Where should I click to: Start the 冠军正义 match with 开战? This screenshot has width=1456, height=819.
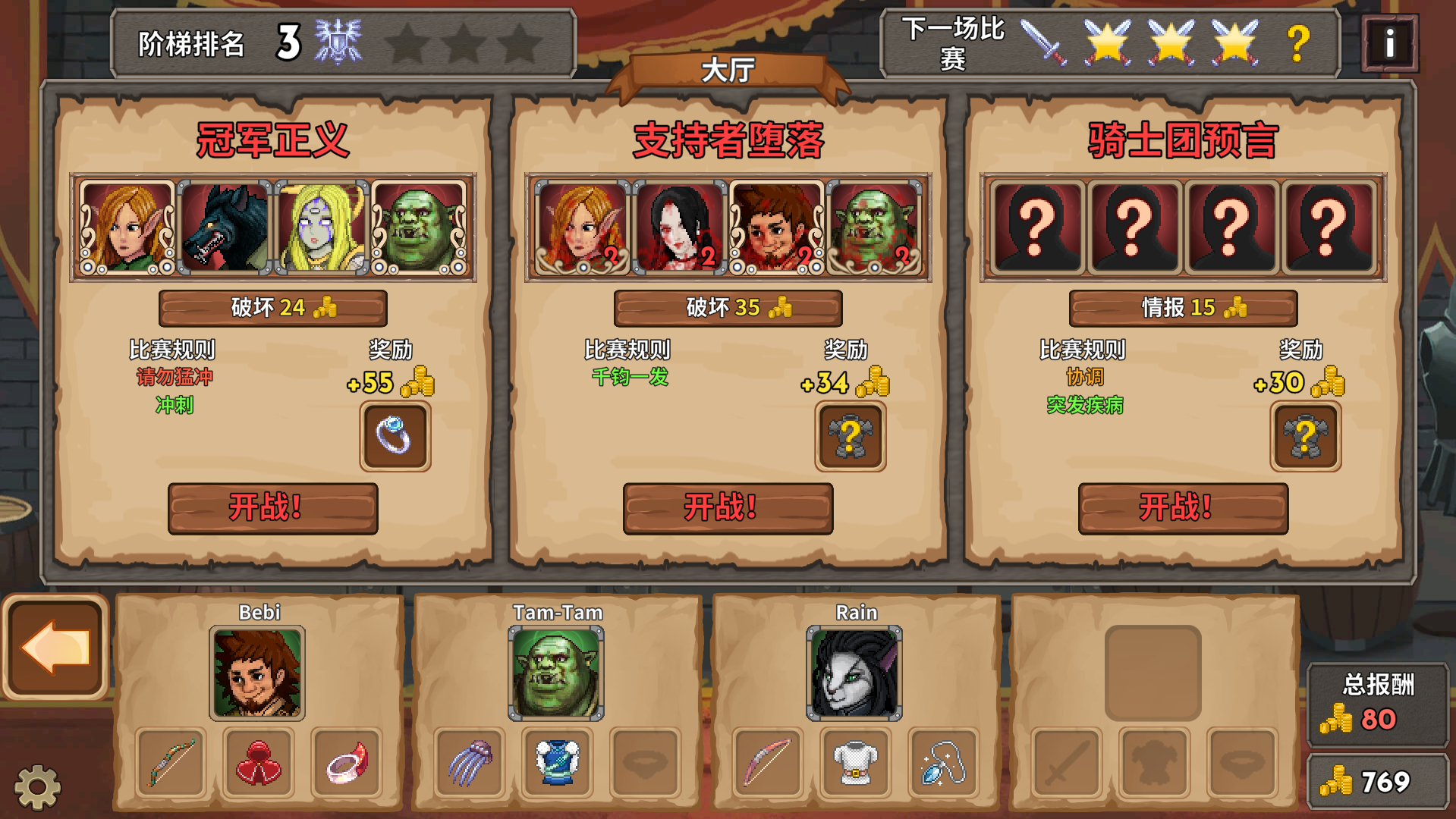(x=272, y=508)
